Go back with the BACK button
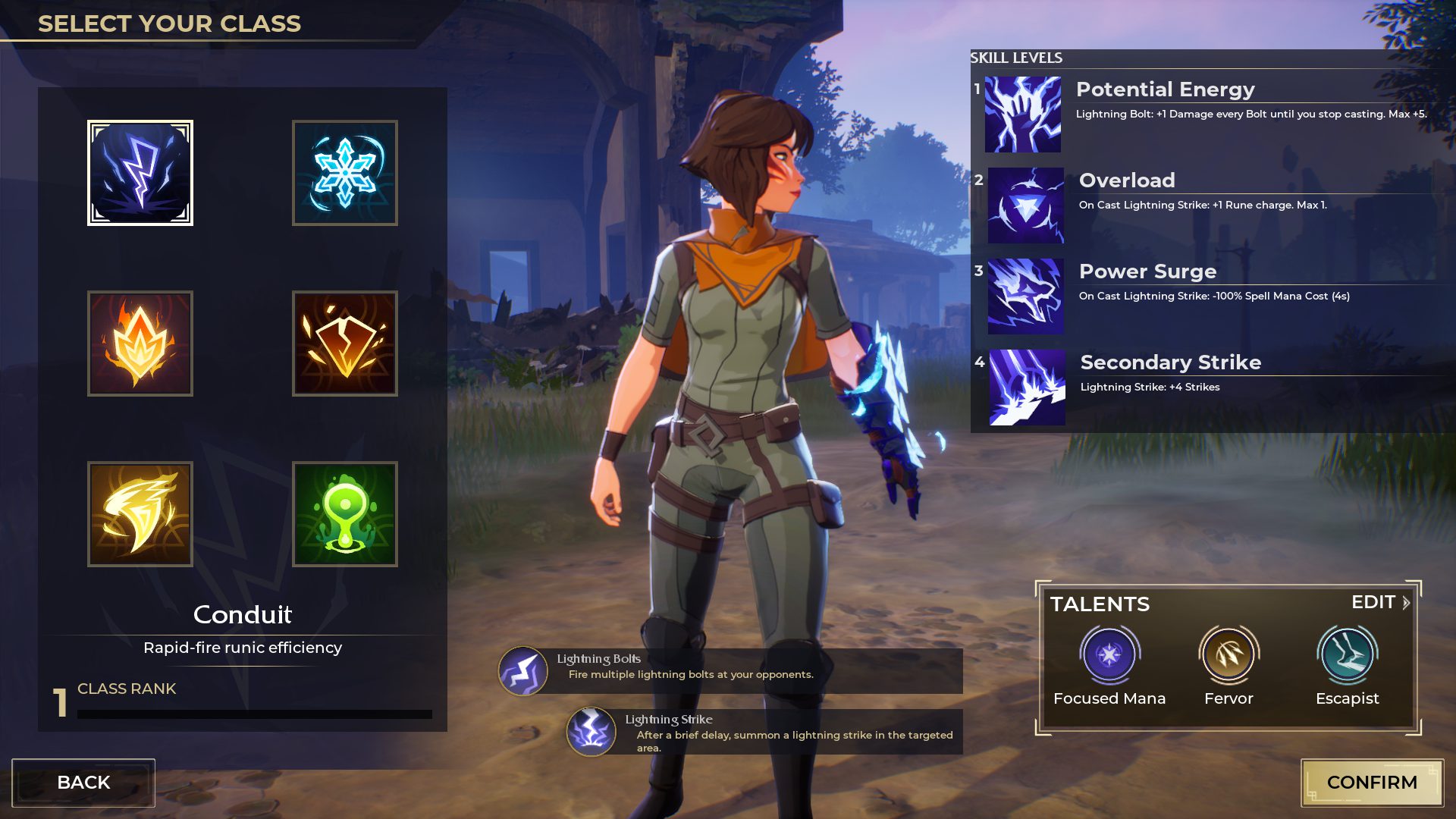 click(83, 783)
